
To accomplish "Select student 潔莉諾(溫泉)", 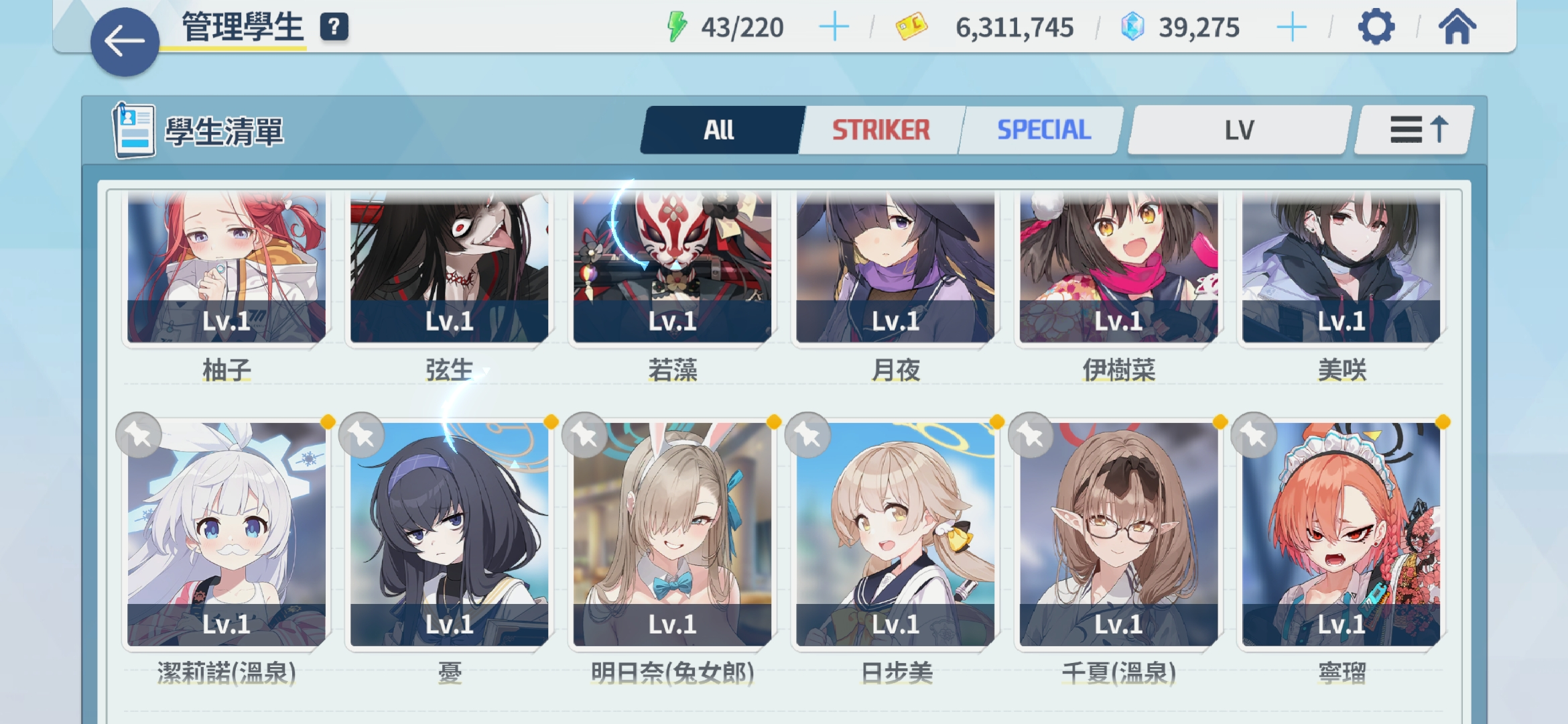I will click(226, 534).
